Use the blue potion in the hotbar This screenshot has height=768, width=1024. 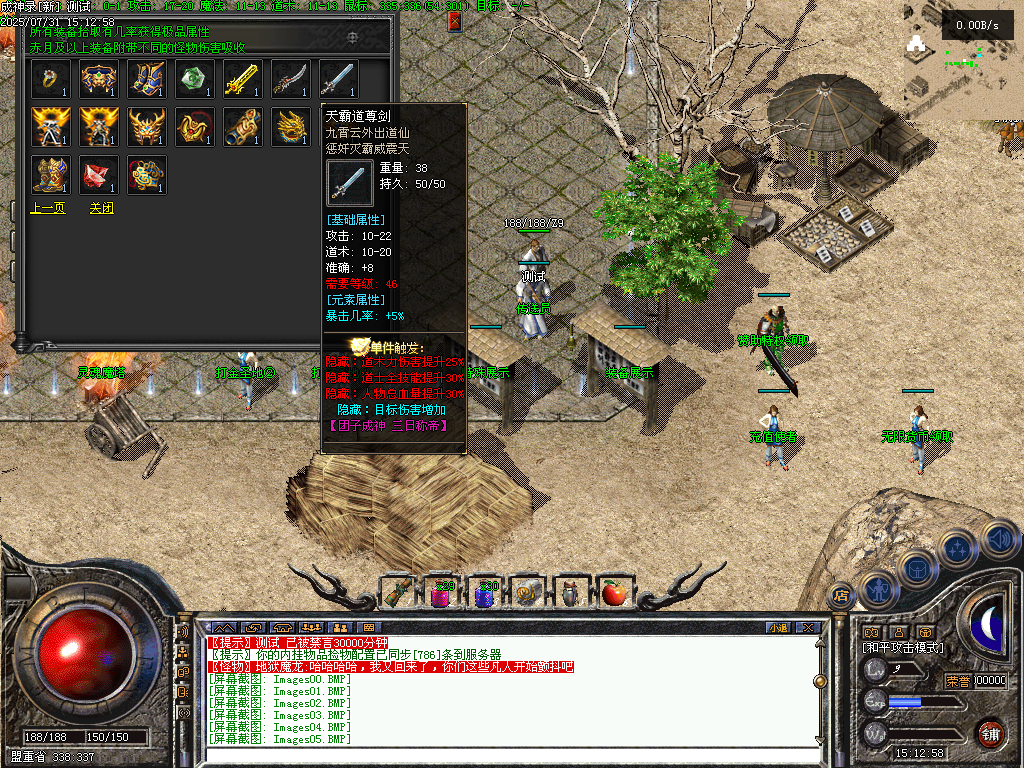point(485,593)
